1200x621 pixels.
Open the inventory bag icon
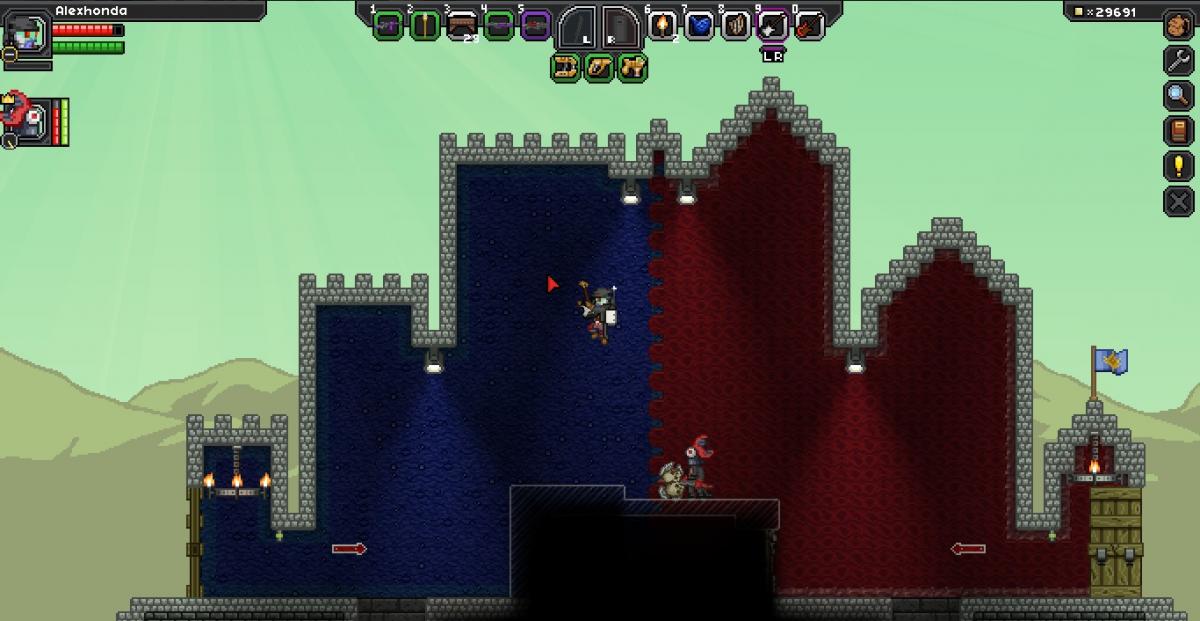(x=1179, y=26)
